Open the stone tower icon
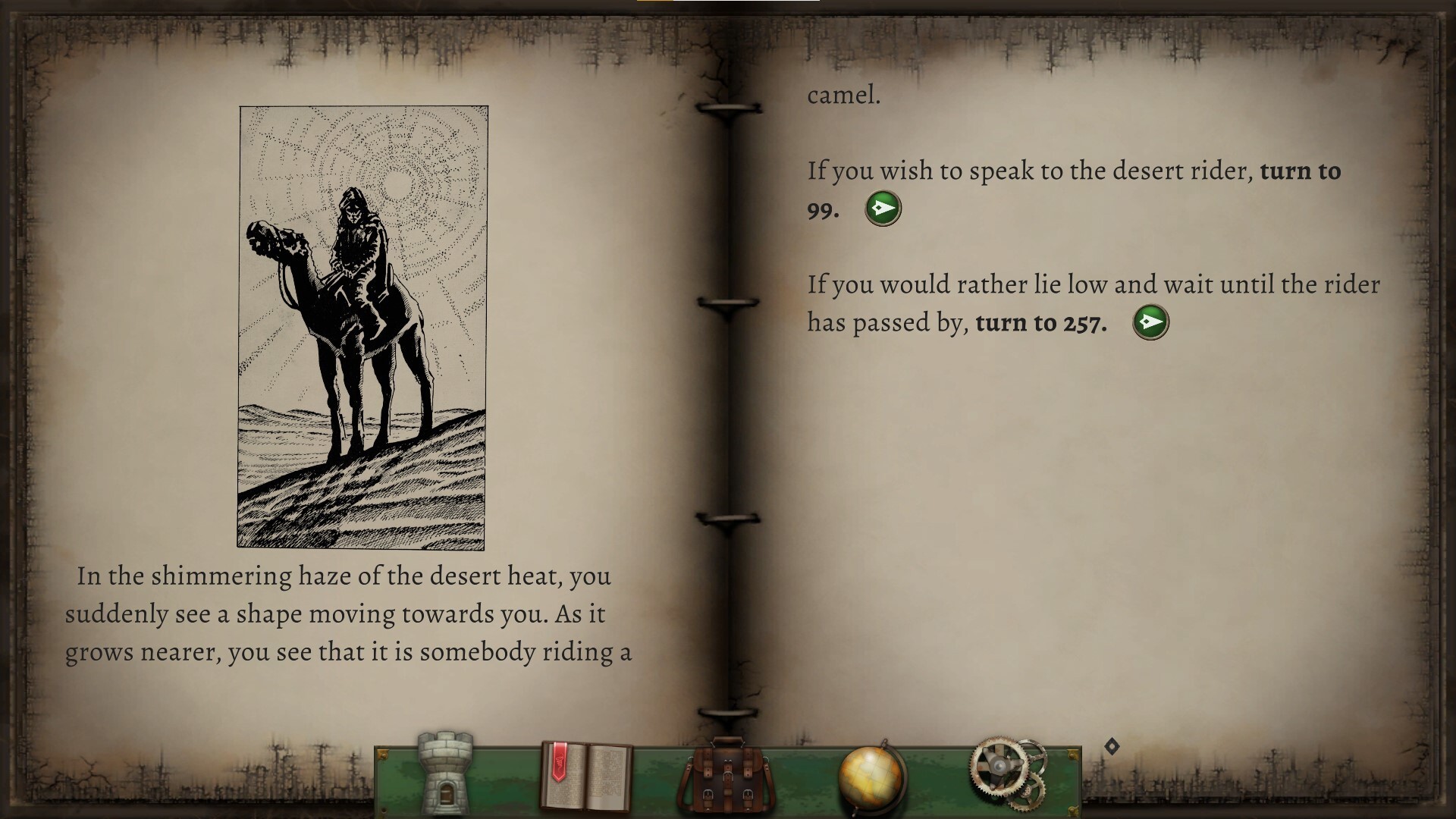 pyautogui.click(x=445, y=773)
